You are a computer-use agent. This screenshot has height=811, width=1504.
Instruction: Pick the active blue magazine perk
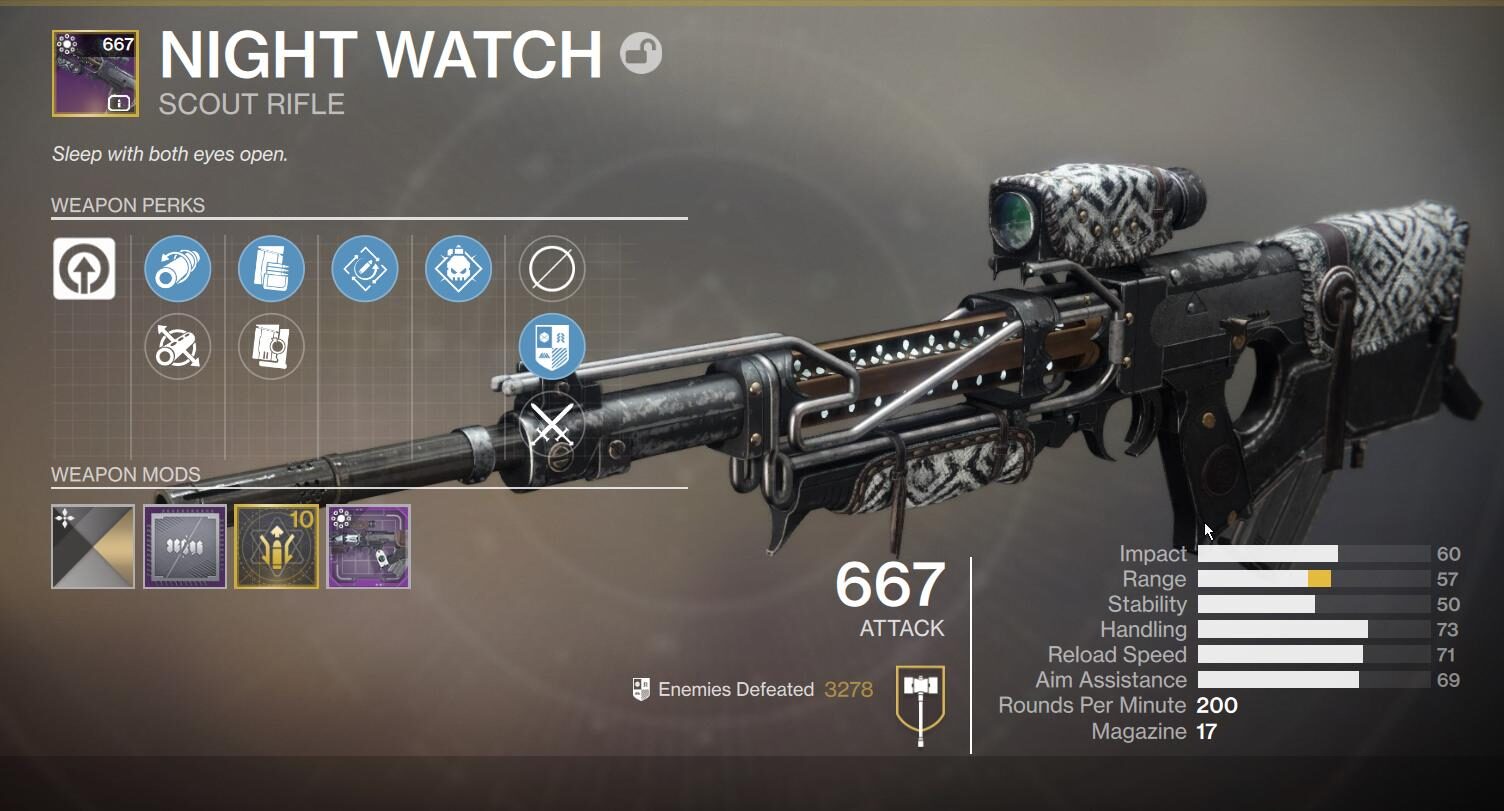[271, 269]
